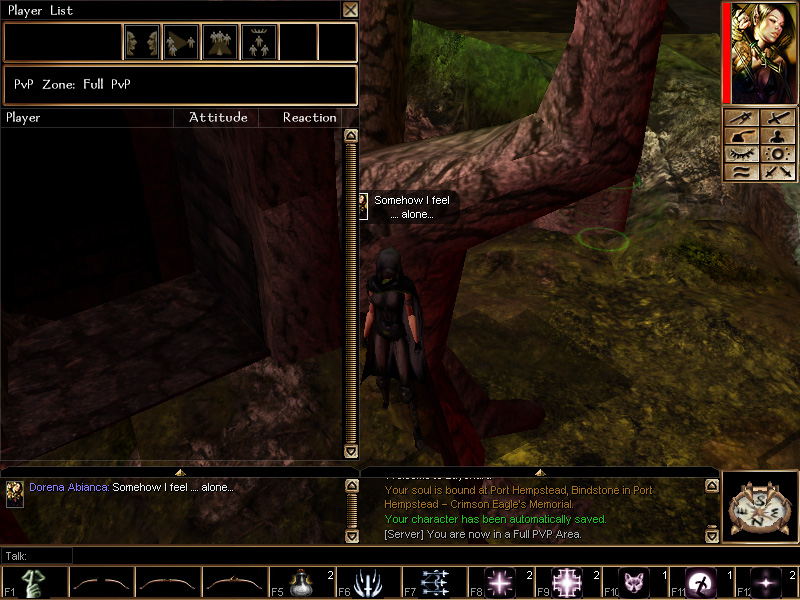Select the party arrow icon in Player List

pos(181,42)
